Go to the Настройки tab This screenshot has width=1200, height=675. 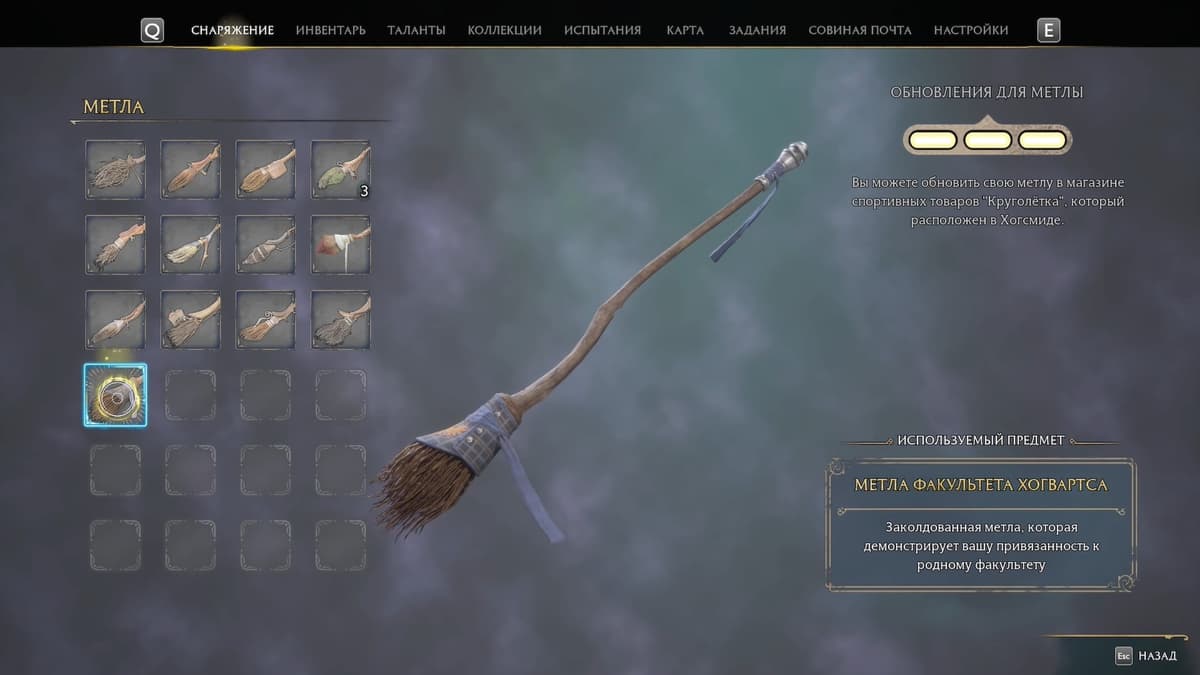click(970, 30)
